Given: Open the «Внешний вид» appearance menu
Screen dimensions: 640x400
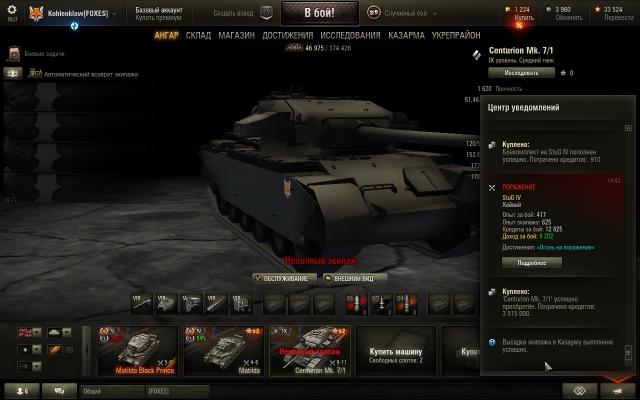Looking at the screenshot, I should 352,278.
